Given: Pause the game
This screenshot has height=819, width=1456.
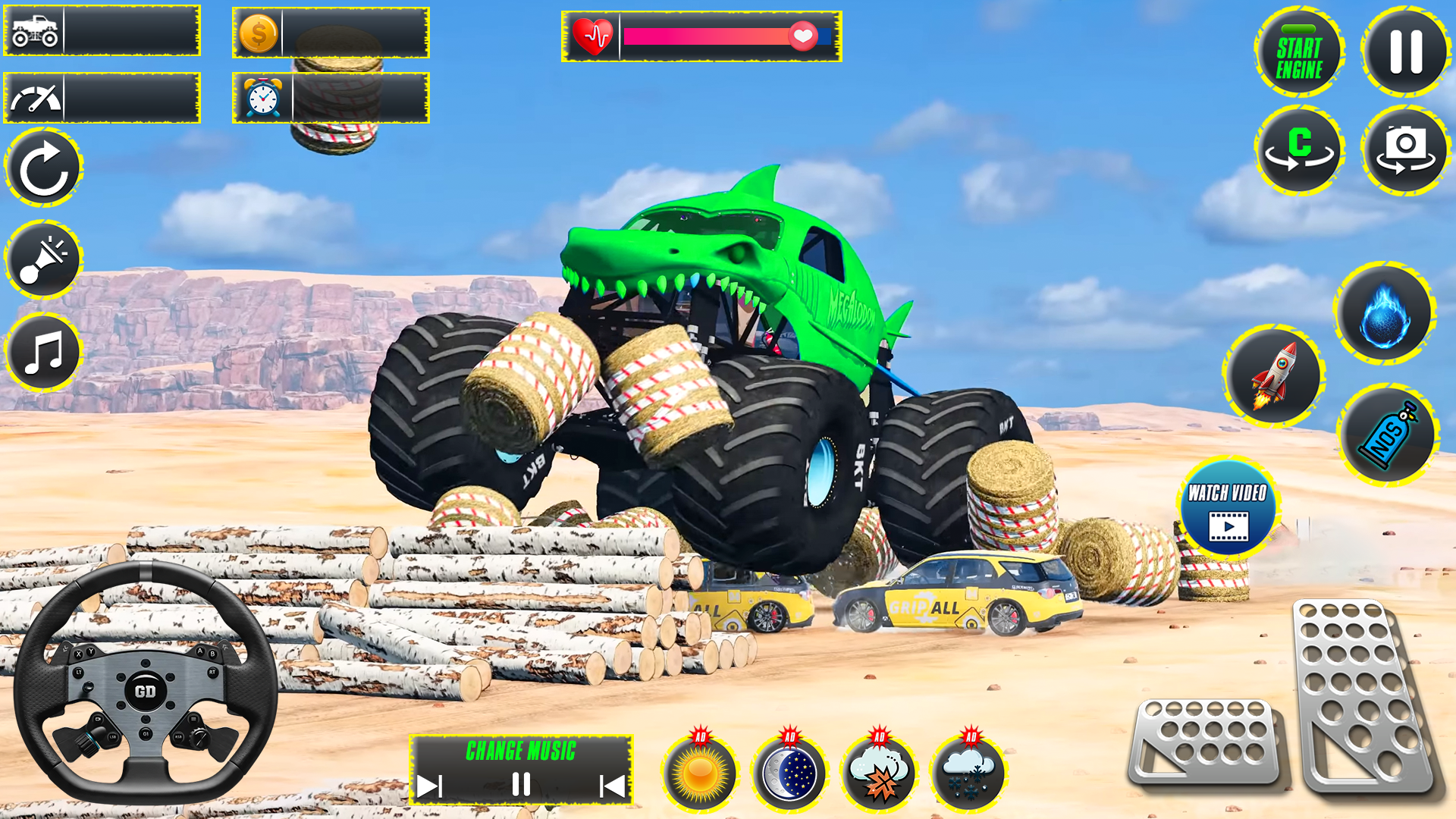Looking at the screenshot, I should coord(1405,52).
